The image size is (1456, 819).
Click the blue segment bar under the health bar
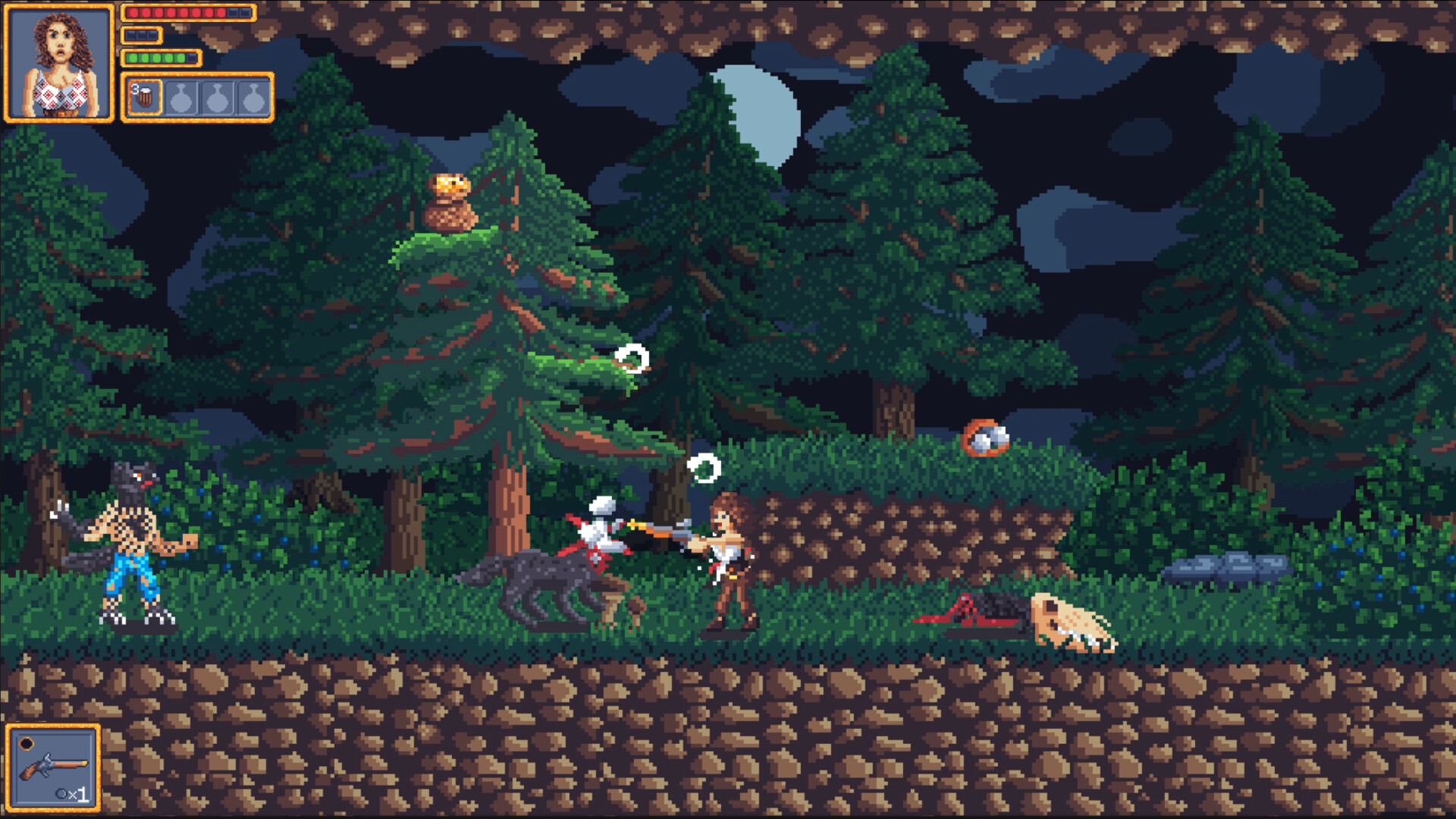click(x=140, y=34)
